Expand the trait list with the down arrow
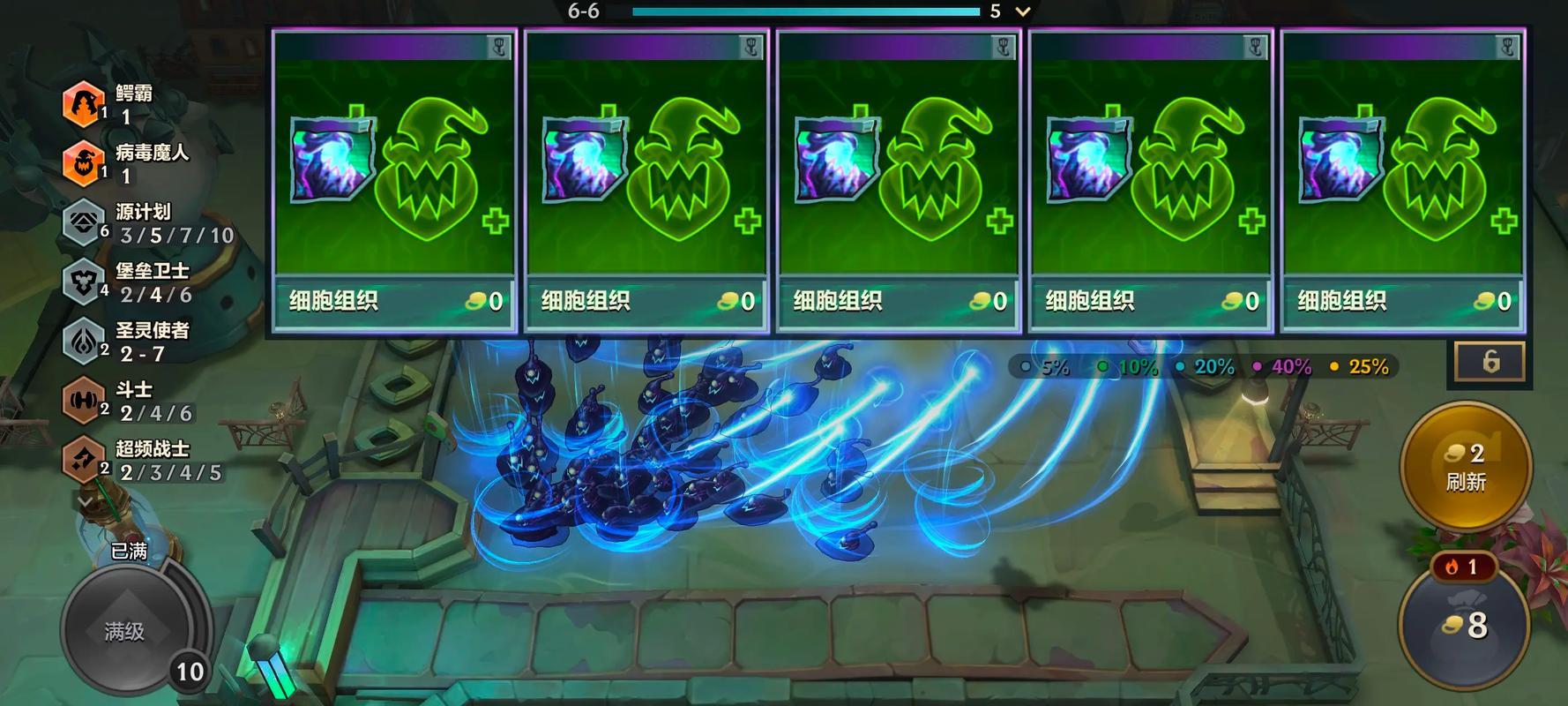 [85, 501]
